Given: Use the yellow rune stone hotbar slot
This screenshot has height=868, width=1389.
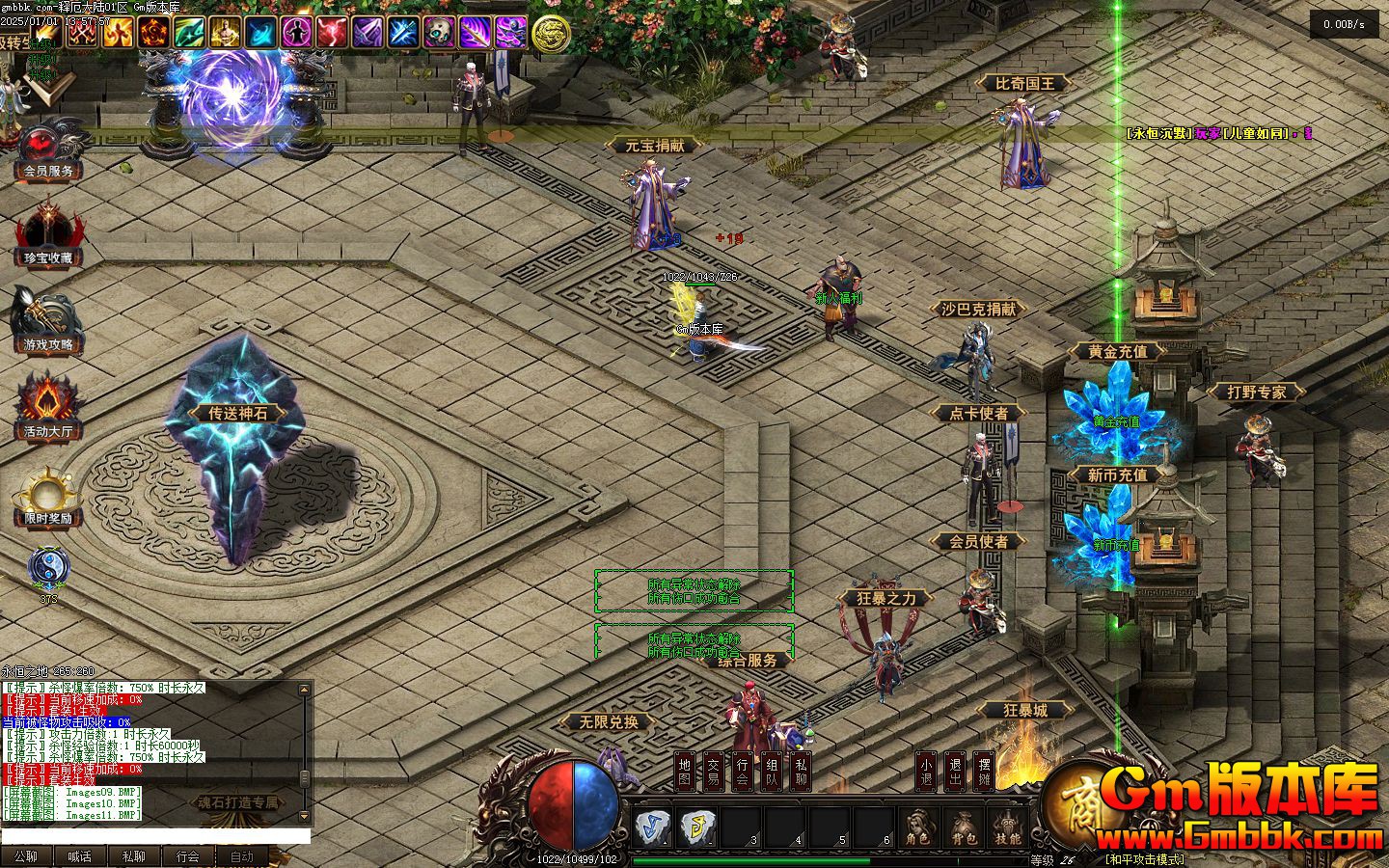Looking at the screenshot, I should [x=696, y=827].
